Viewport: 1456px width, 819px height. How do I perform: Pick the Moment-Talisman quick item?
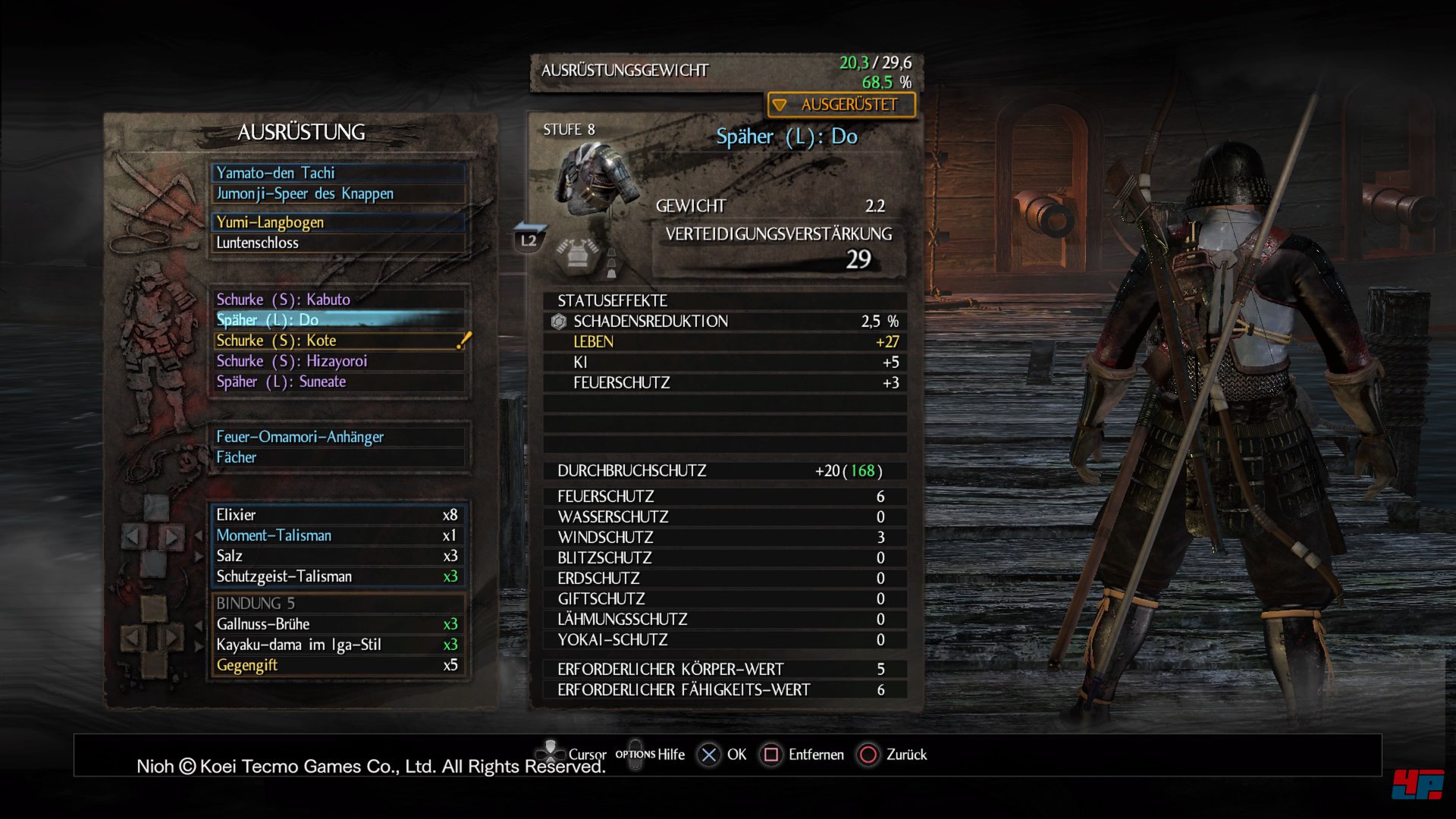338,535
